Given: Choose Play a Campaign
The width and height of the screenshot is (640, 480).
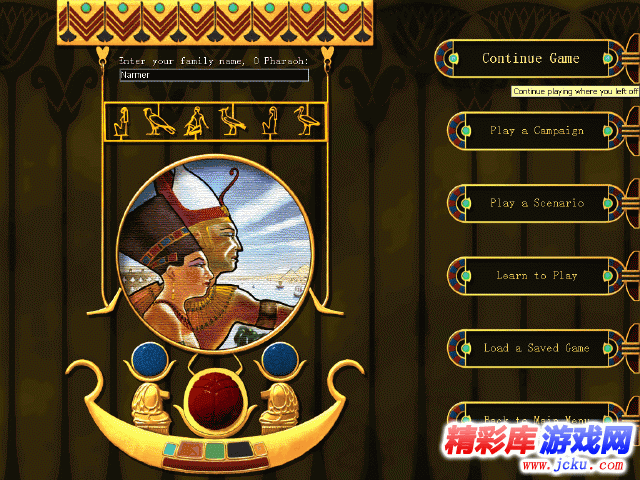Looking at the screenshot, I should 536,131.
